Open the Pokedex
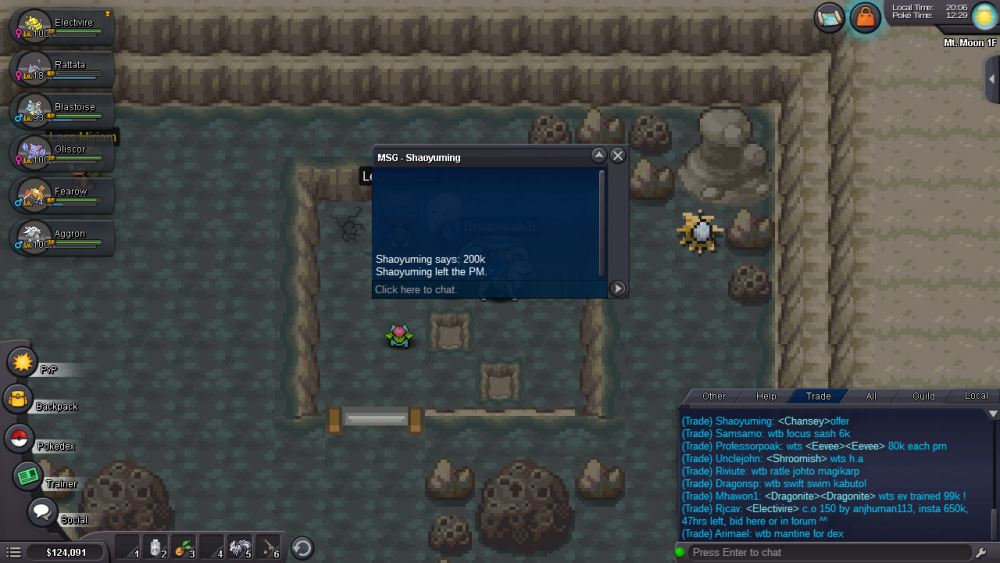The image size is (1000, 563). point(19,438)
